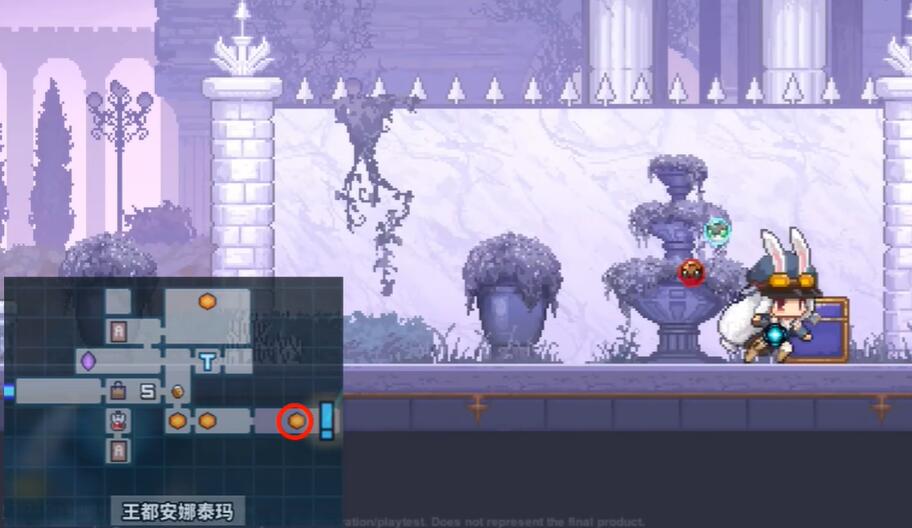
Task: Click the blue exclamation mark on minimap
Action: (326, 420)
